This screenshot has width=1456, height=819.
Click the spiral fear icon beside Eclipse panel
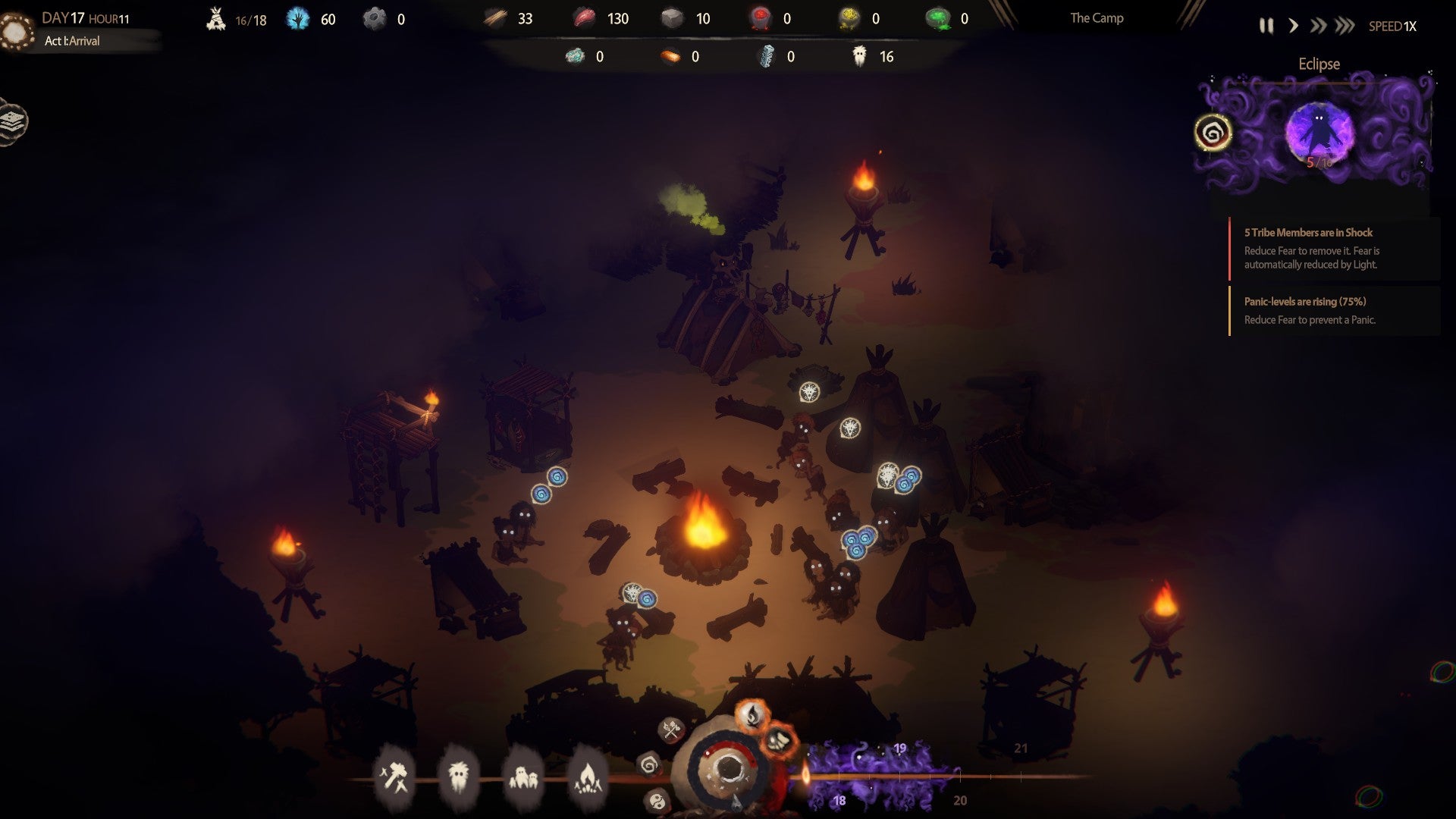(1213, 133)
